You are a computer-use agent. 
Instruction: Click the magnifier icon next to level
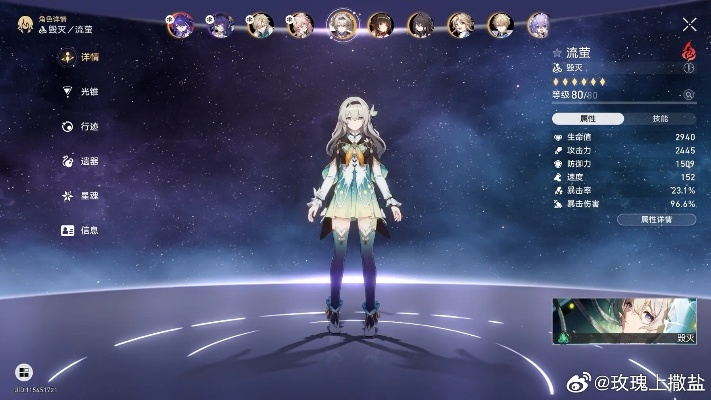(x=688, y=95)
